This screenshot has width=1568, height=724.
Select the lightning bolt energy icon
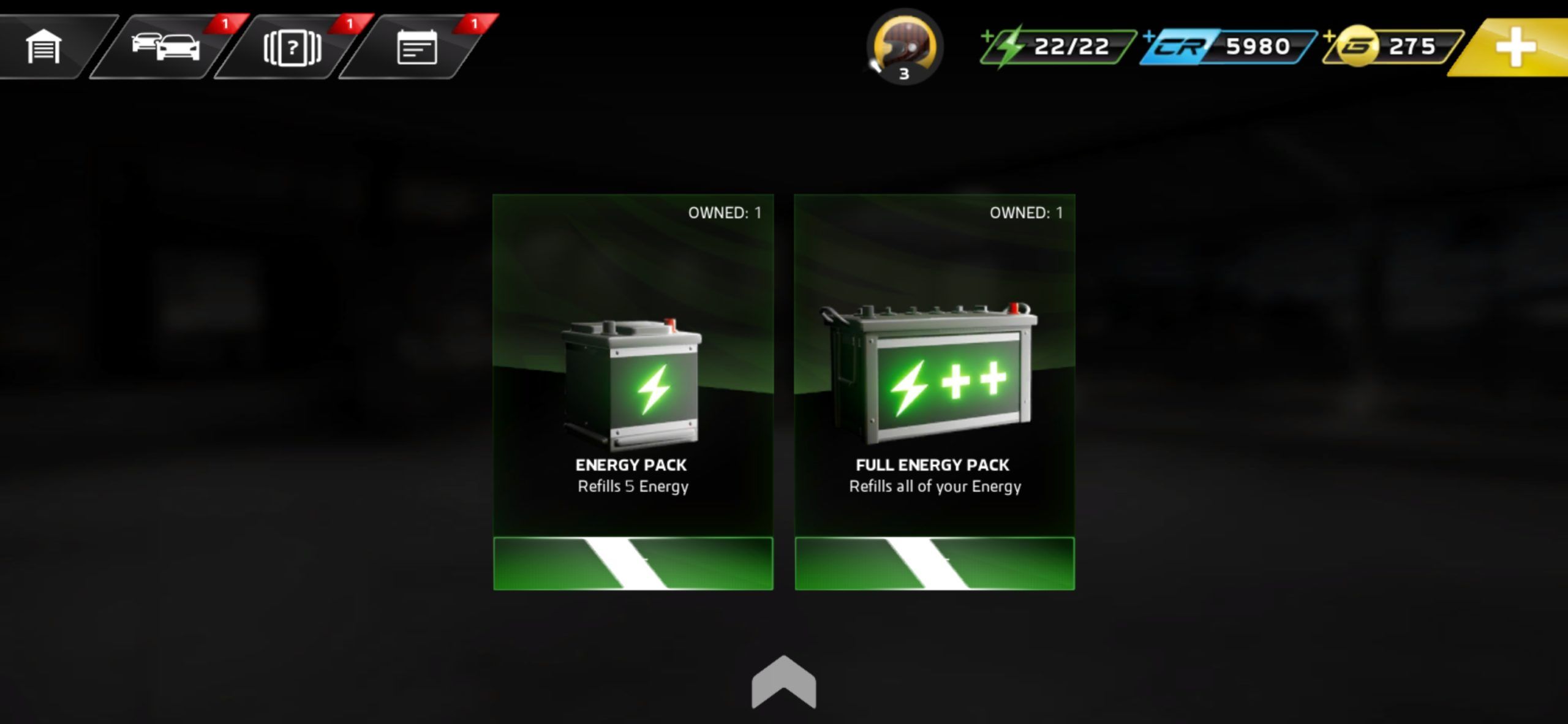[x=1011, y=46]
